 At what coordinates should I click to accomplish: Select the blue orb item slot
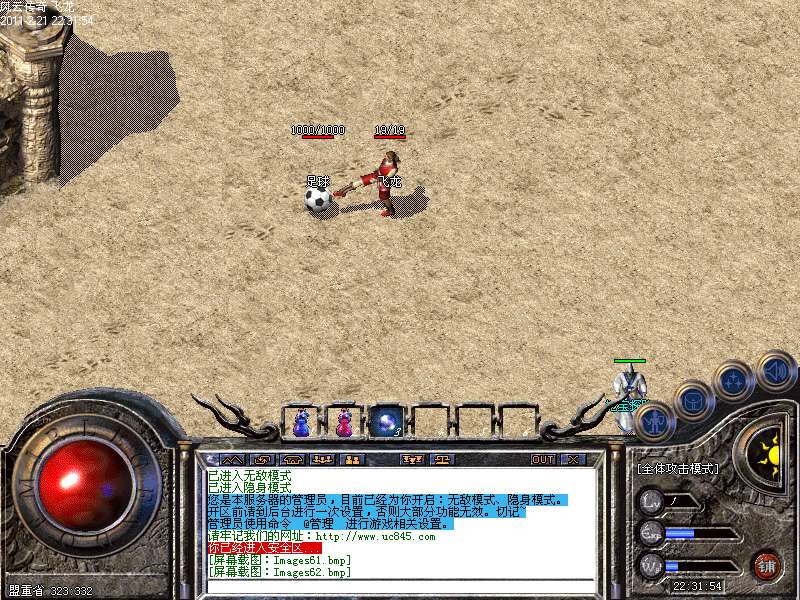pyautogui.click(x=386, y=423)
